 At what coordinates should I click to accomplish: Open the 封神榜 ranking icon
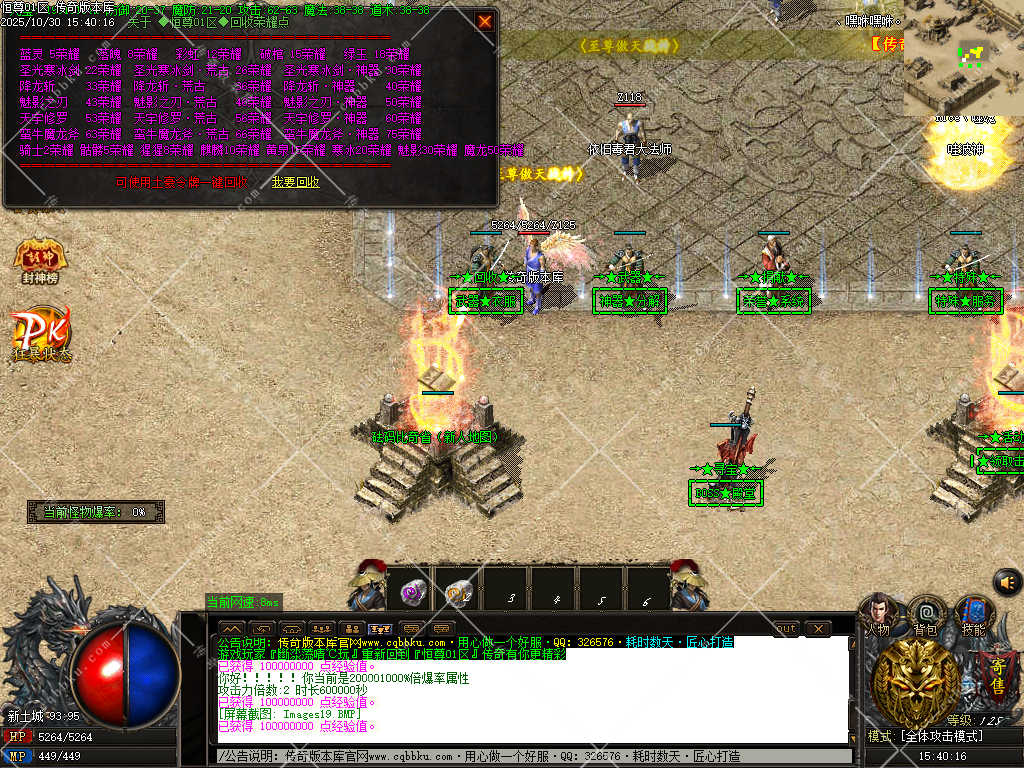(x=41, y=261)
